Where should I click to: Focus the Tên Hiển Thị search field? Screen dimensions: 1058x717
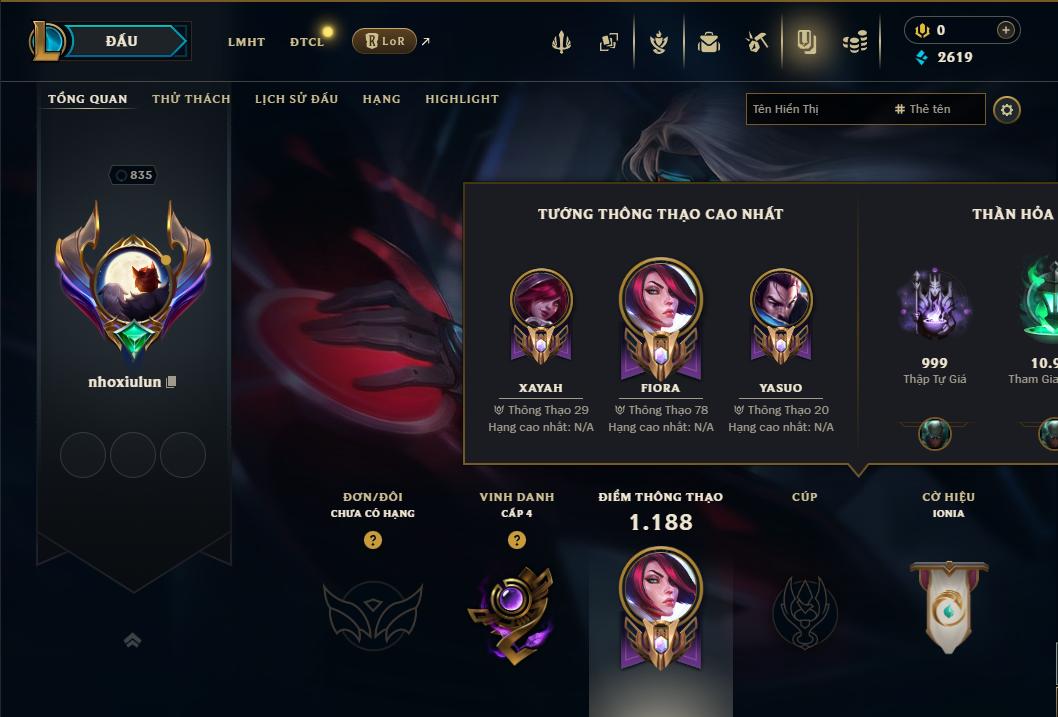815,109
